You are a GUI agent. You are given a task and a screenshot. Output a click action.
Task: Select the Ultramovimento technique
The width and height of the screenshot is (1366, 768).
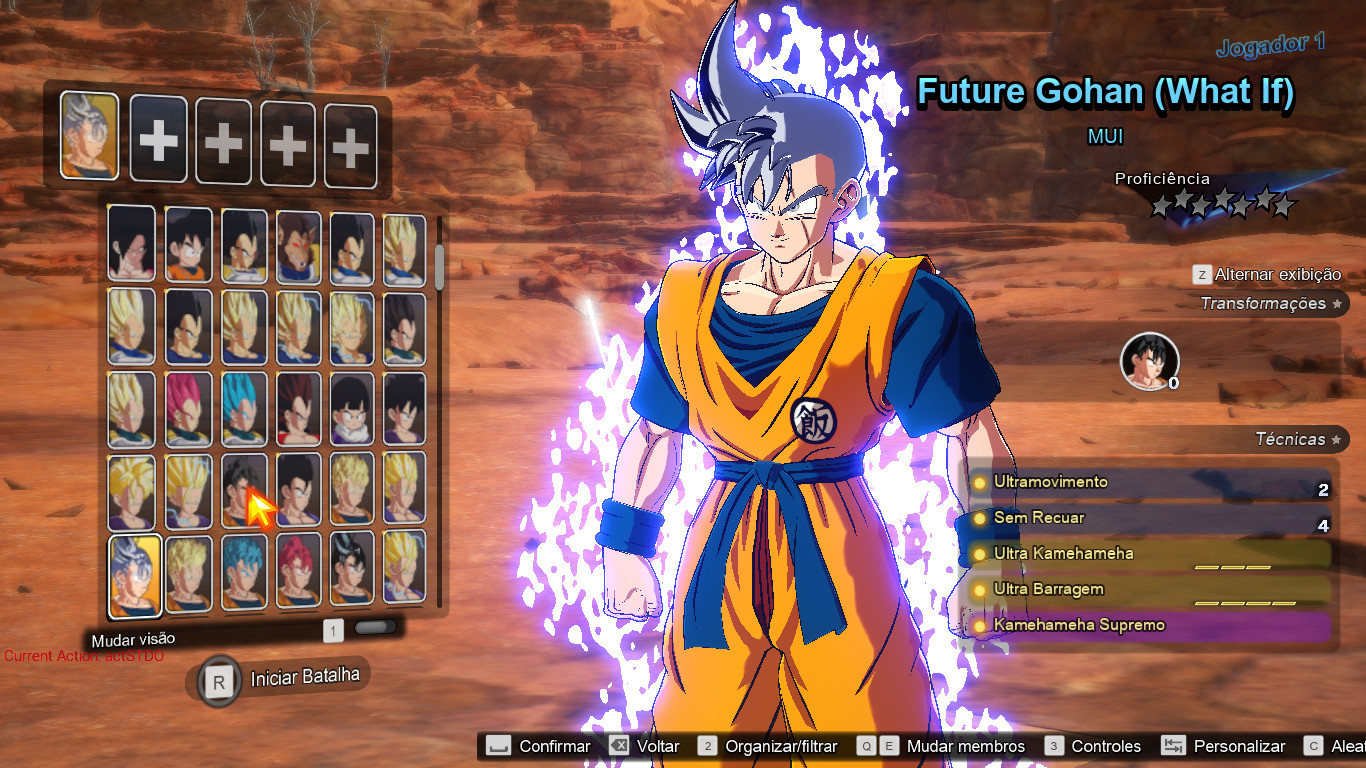[1150, 483]
